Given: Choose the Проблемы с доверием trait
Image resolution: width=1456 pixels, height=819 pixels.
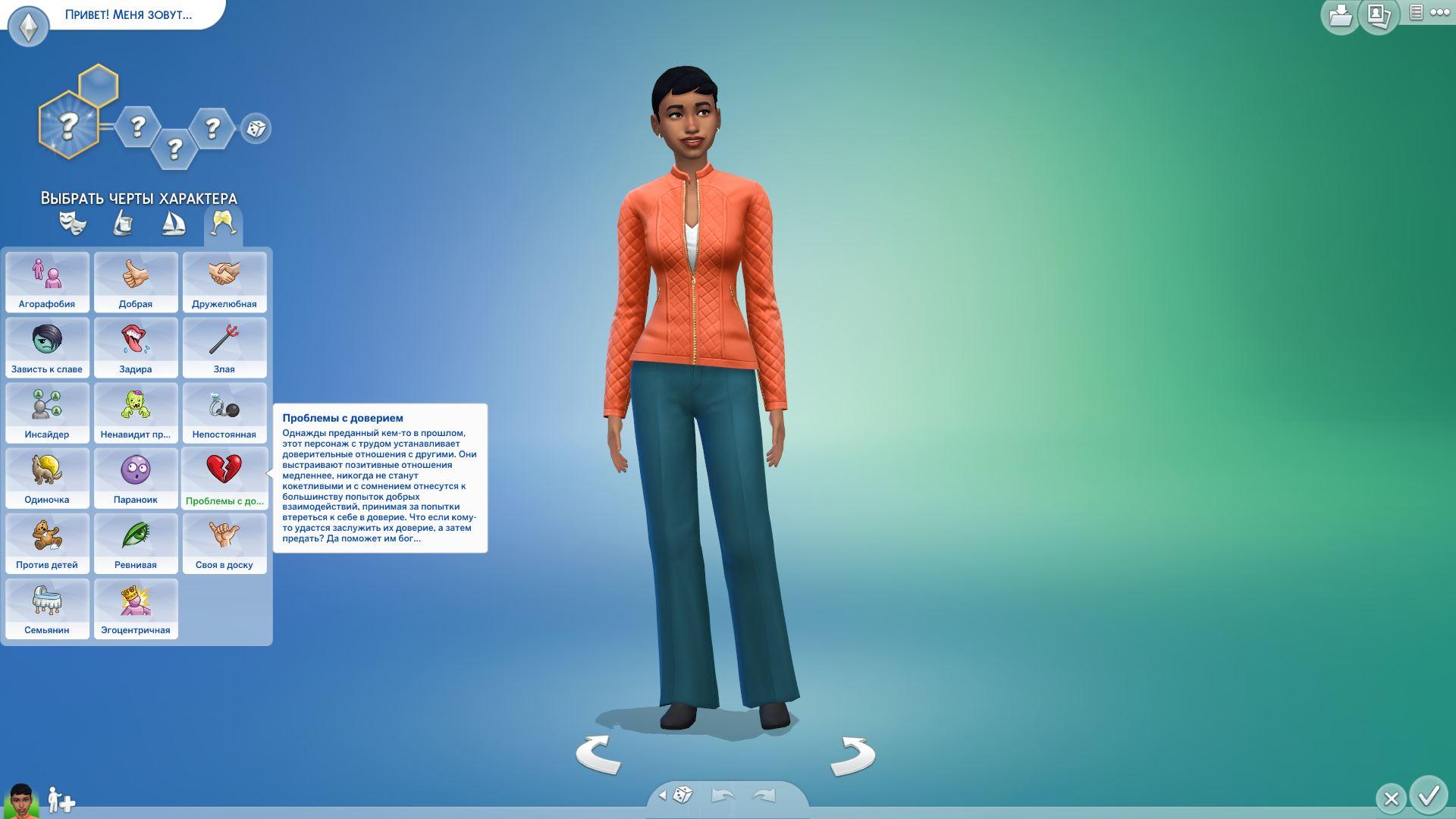Looking at the screenshot, I should tap(224, 478).
